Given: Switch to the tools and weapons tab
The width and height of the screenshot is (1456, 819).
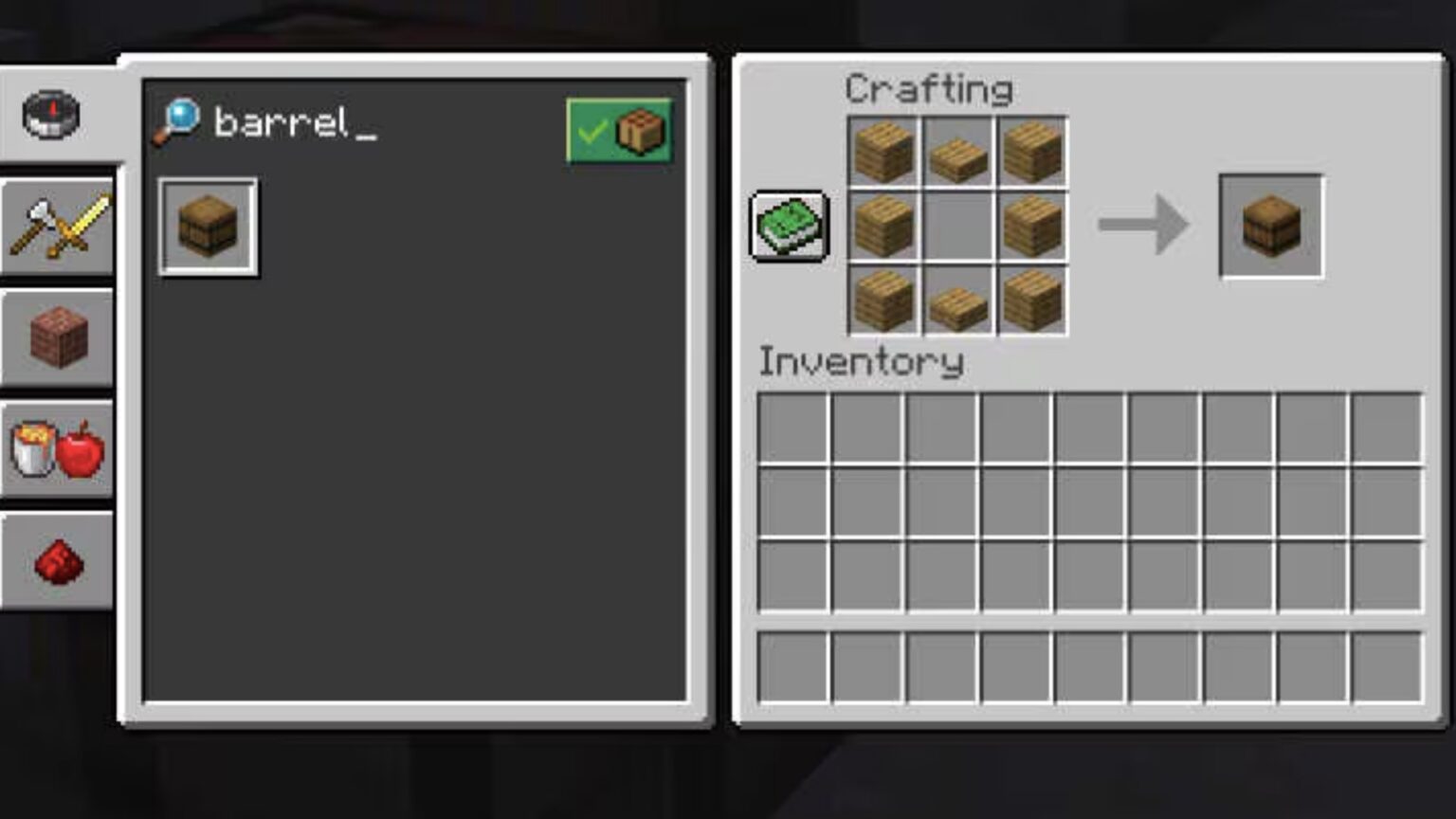Looking at the screenshot, I should point(57,226).
